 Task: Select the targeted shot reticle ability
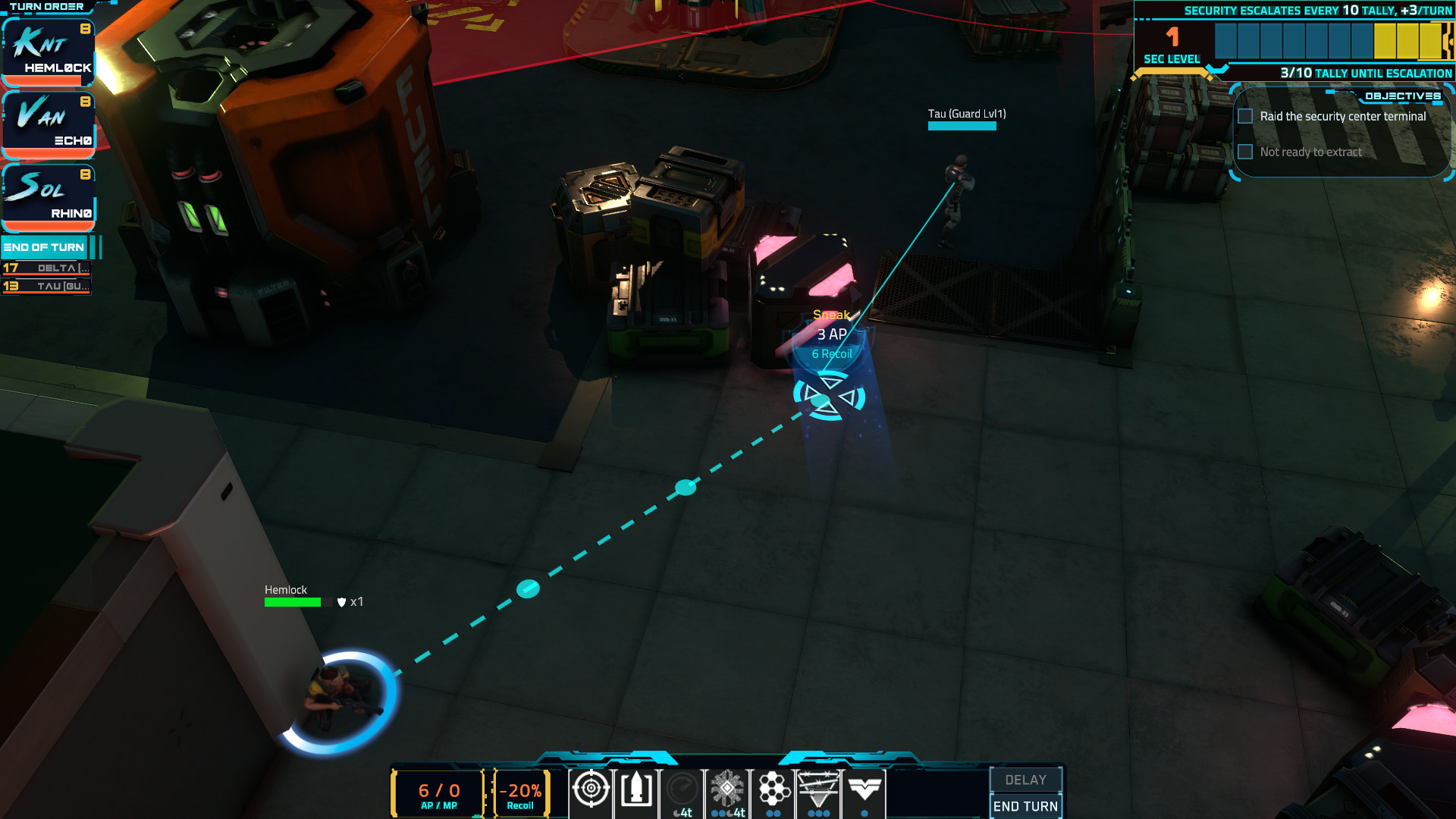point(591,790)
